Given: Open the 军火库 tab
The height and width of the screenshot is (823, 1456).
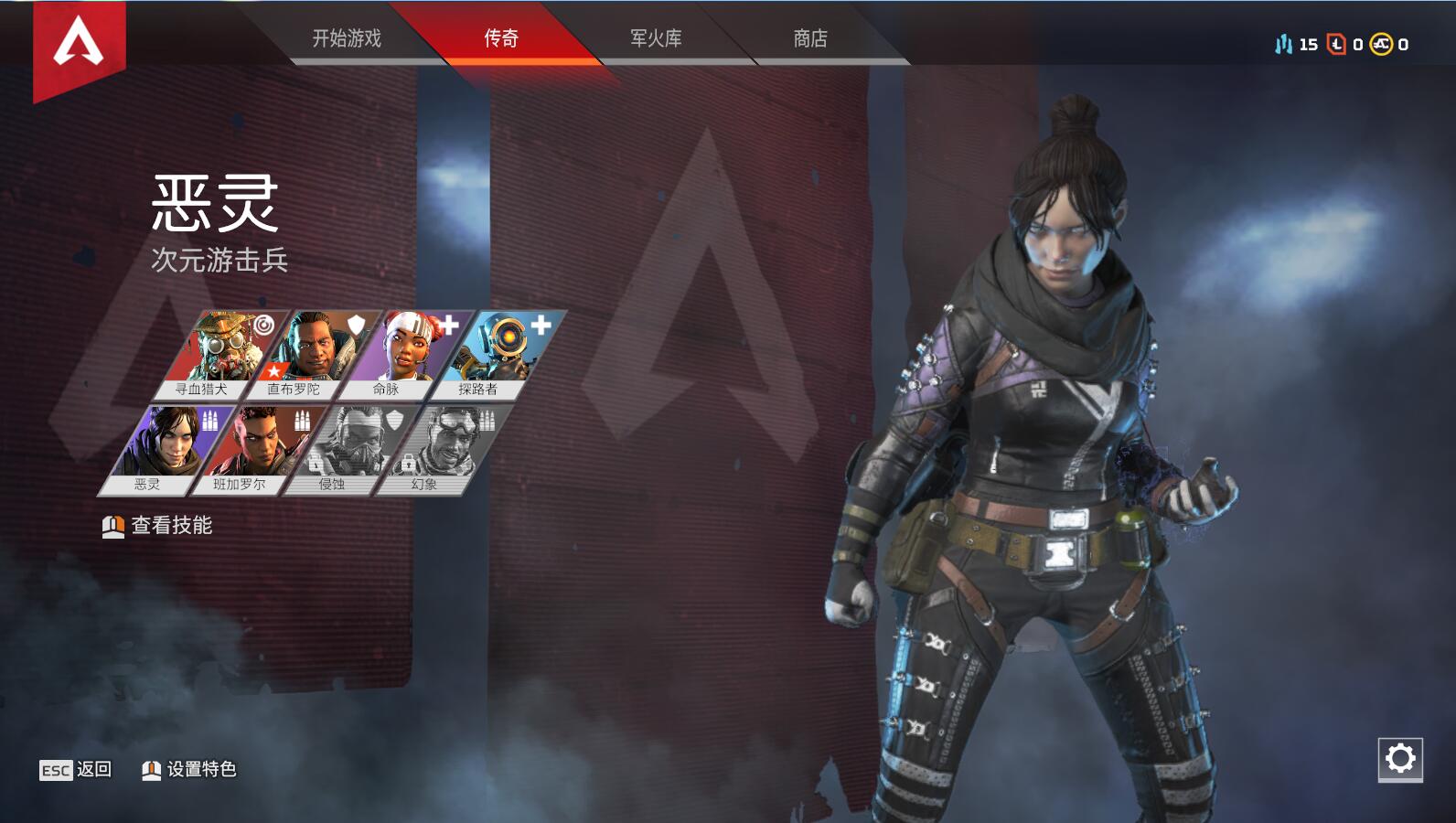Looking at the screenshot, I should click(657, 39).
